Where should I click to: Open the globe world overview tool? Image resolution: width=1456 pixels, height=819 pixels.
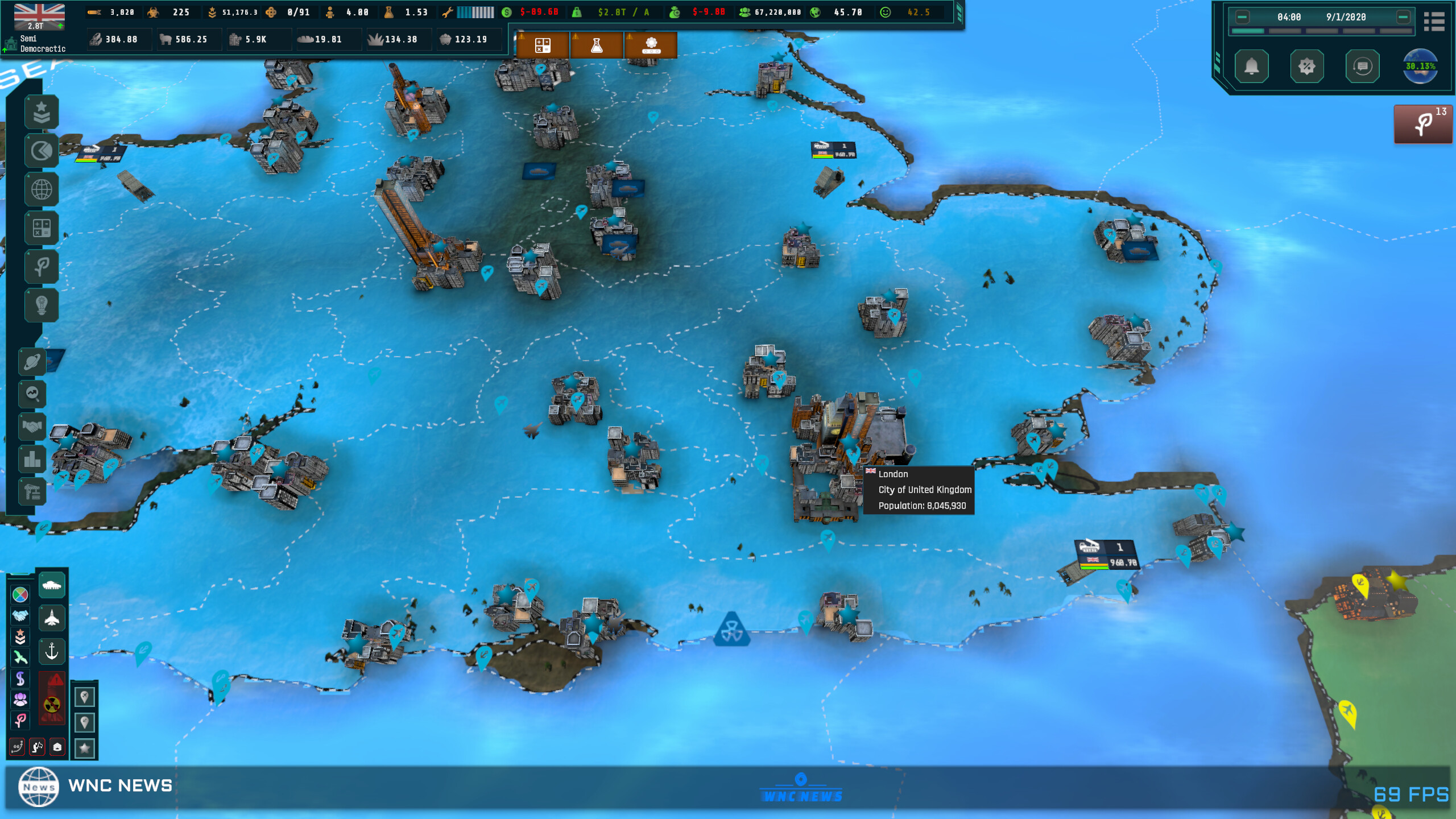pos(41,189)
